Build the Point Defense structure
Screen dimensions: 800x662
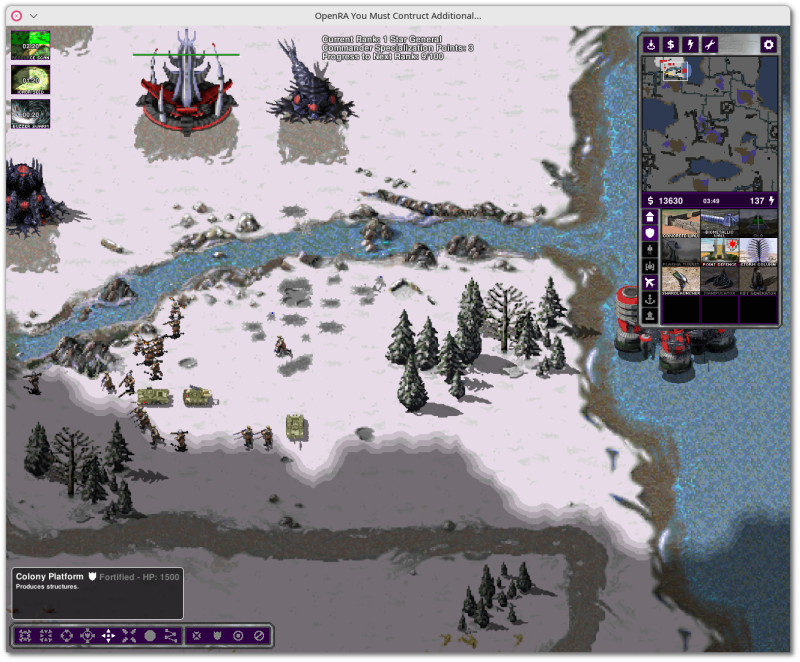(719, 251)
